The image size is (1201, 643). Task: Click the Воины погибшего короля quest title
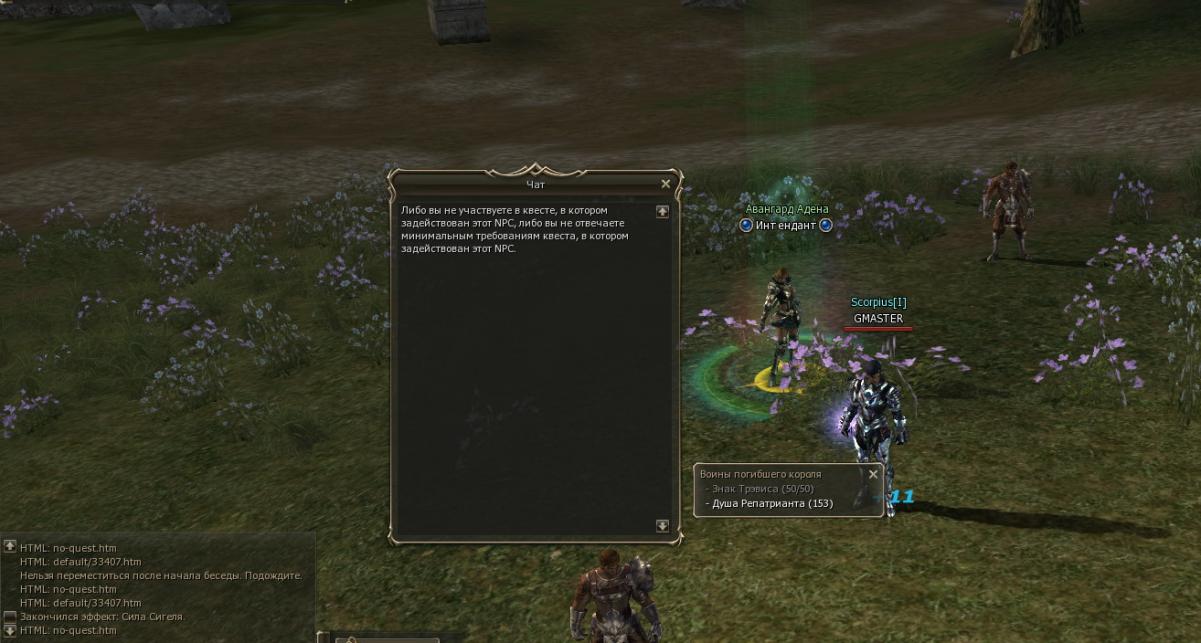760,474
